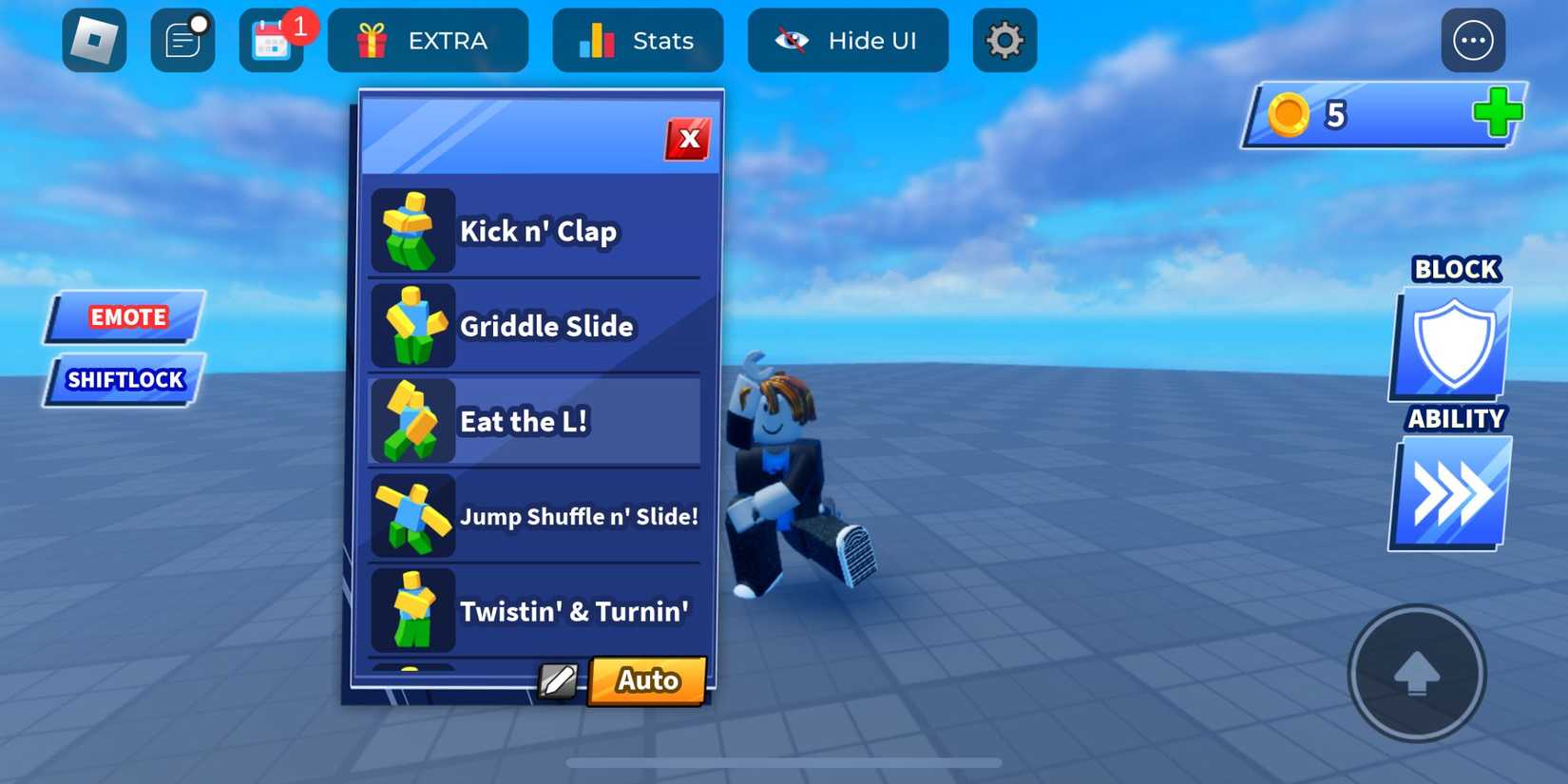Toggle SHIFTLOCK mode
Image resolution: width=1568 pixels, height=784 pixels.
click(124, 380)
